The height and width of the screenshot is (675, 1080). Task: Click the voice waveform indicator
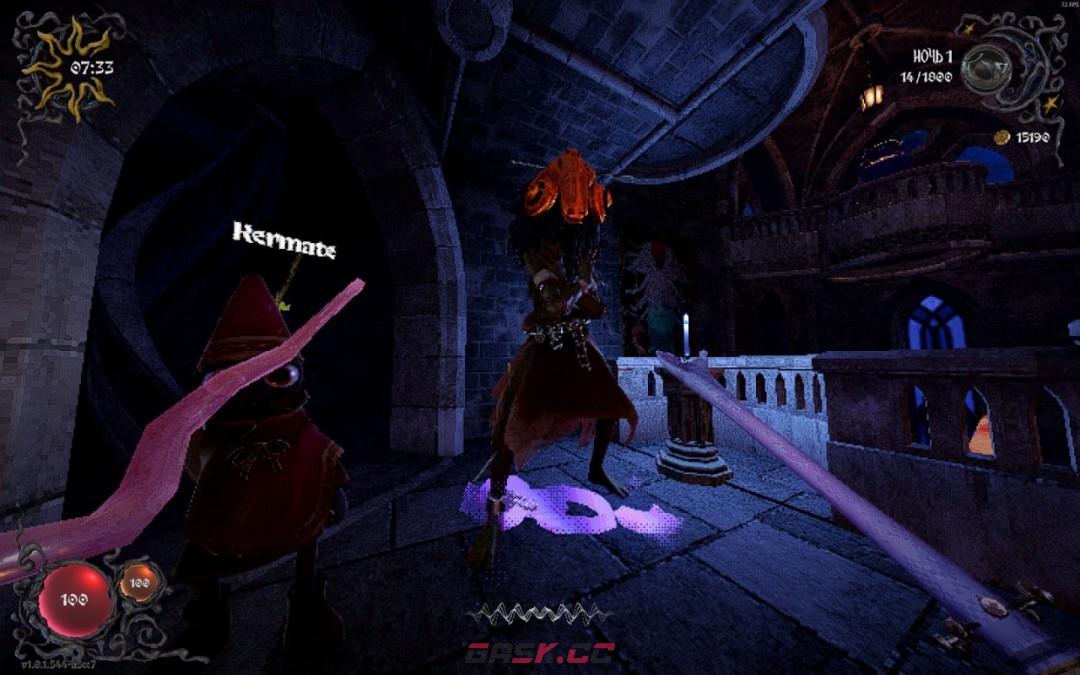click(539, 614)
